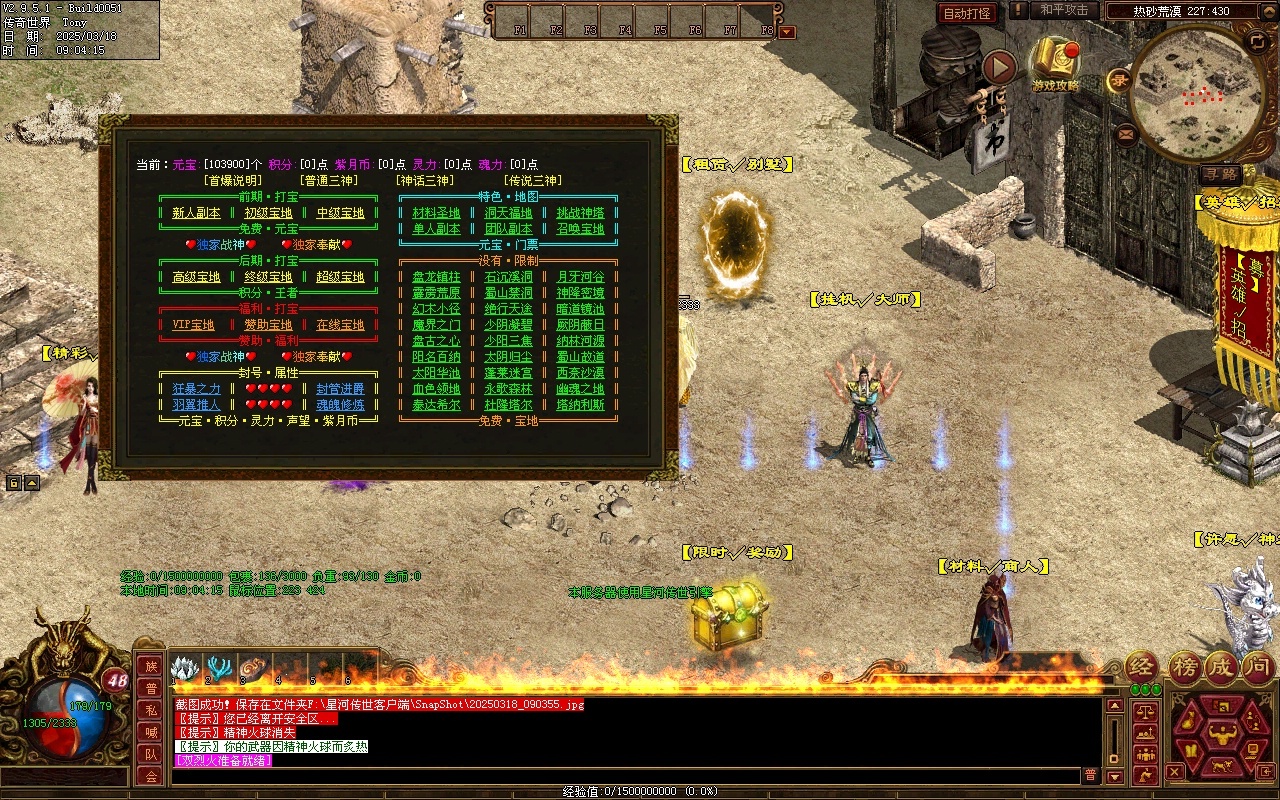Choose the 魂魄修炼 link
This screenshot has height=800, width=1280.
click(x=340, y=405)
